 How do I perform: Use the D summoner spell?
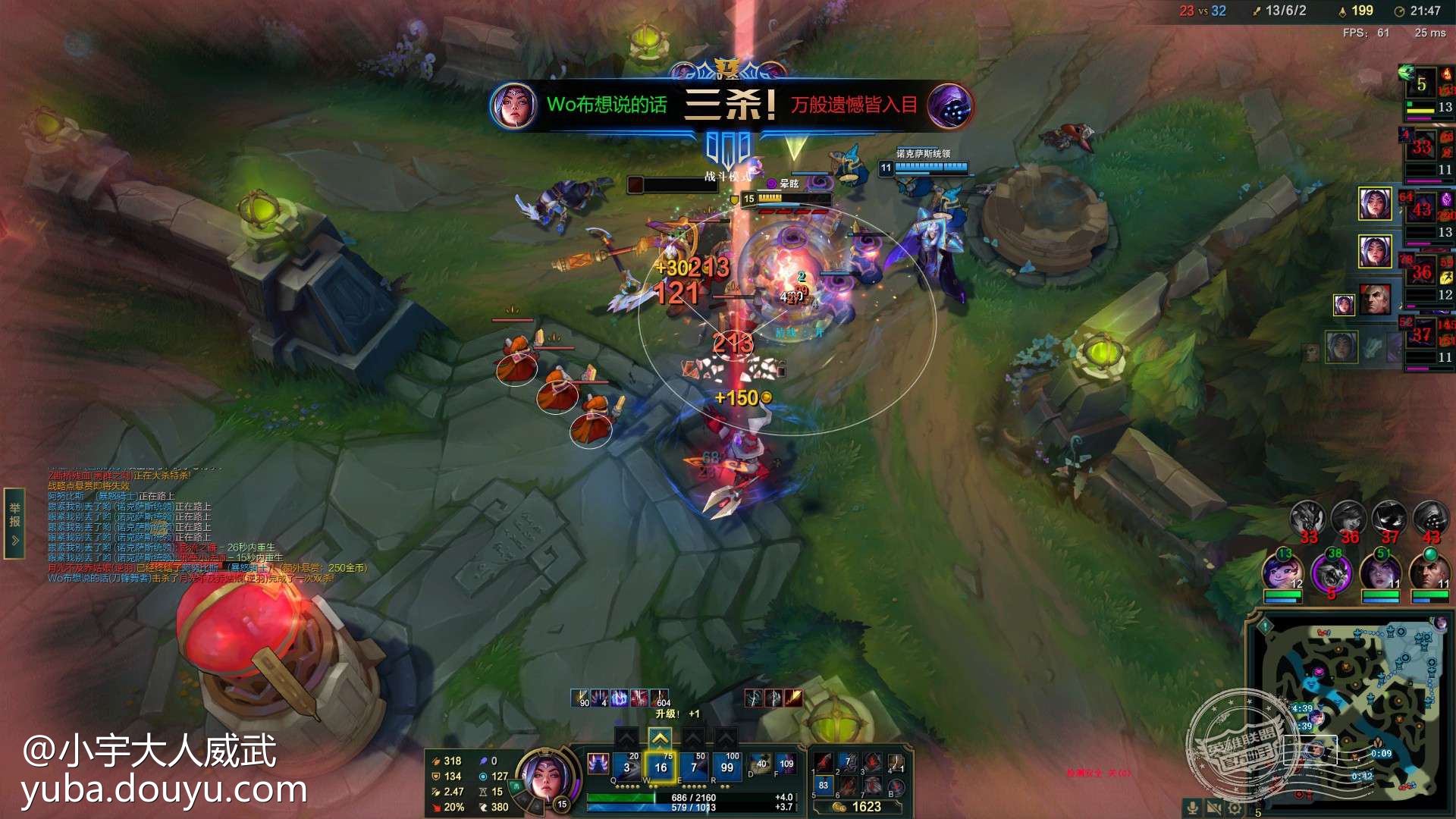pyautogui.click(x=760, y=764)
